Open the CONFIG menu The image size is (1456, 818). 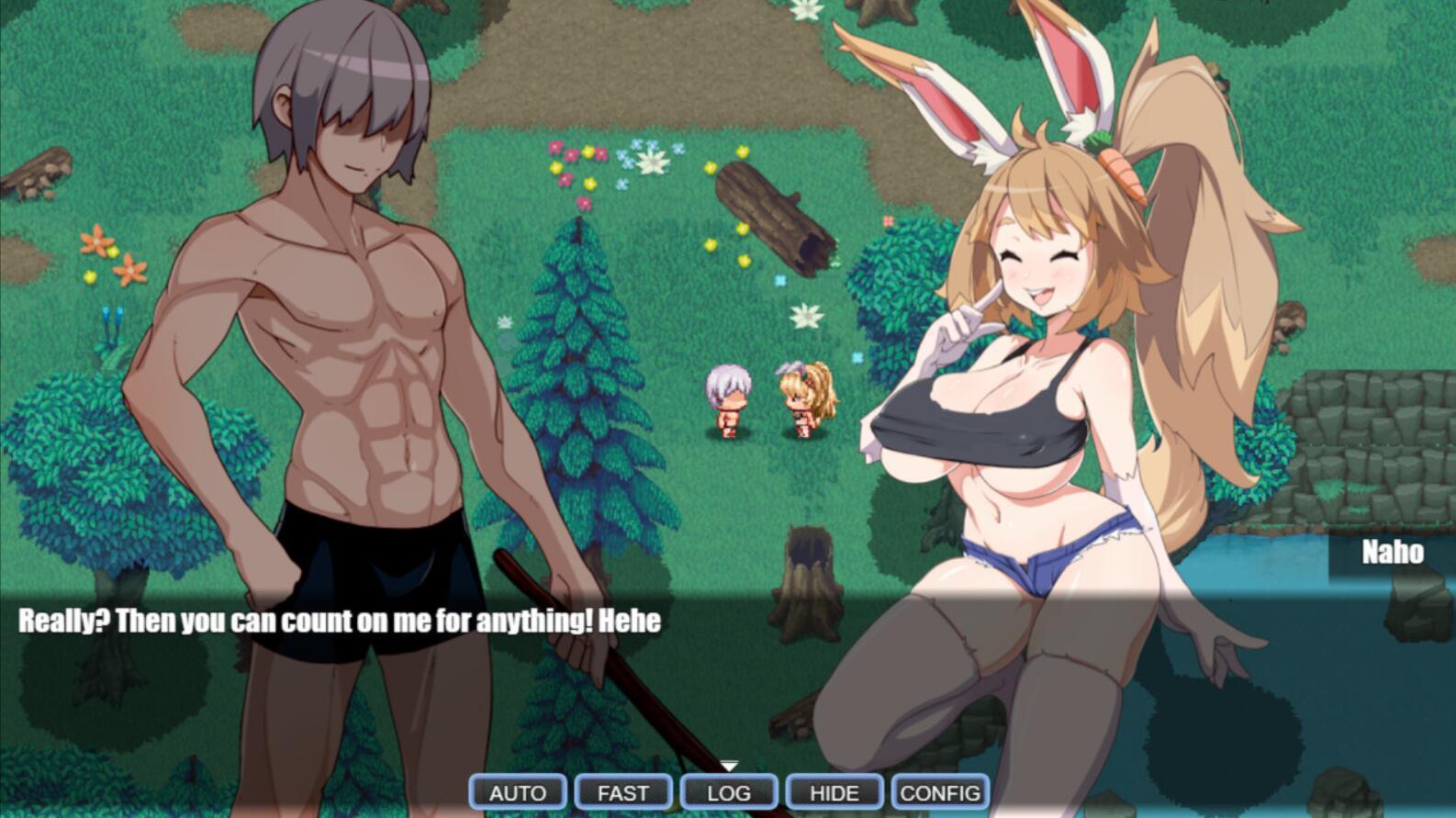(x=940, y=792)
